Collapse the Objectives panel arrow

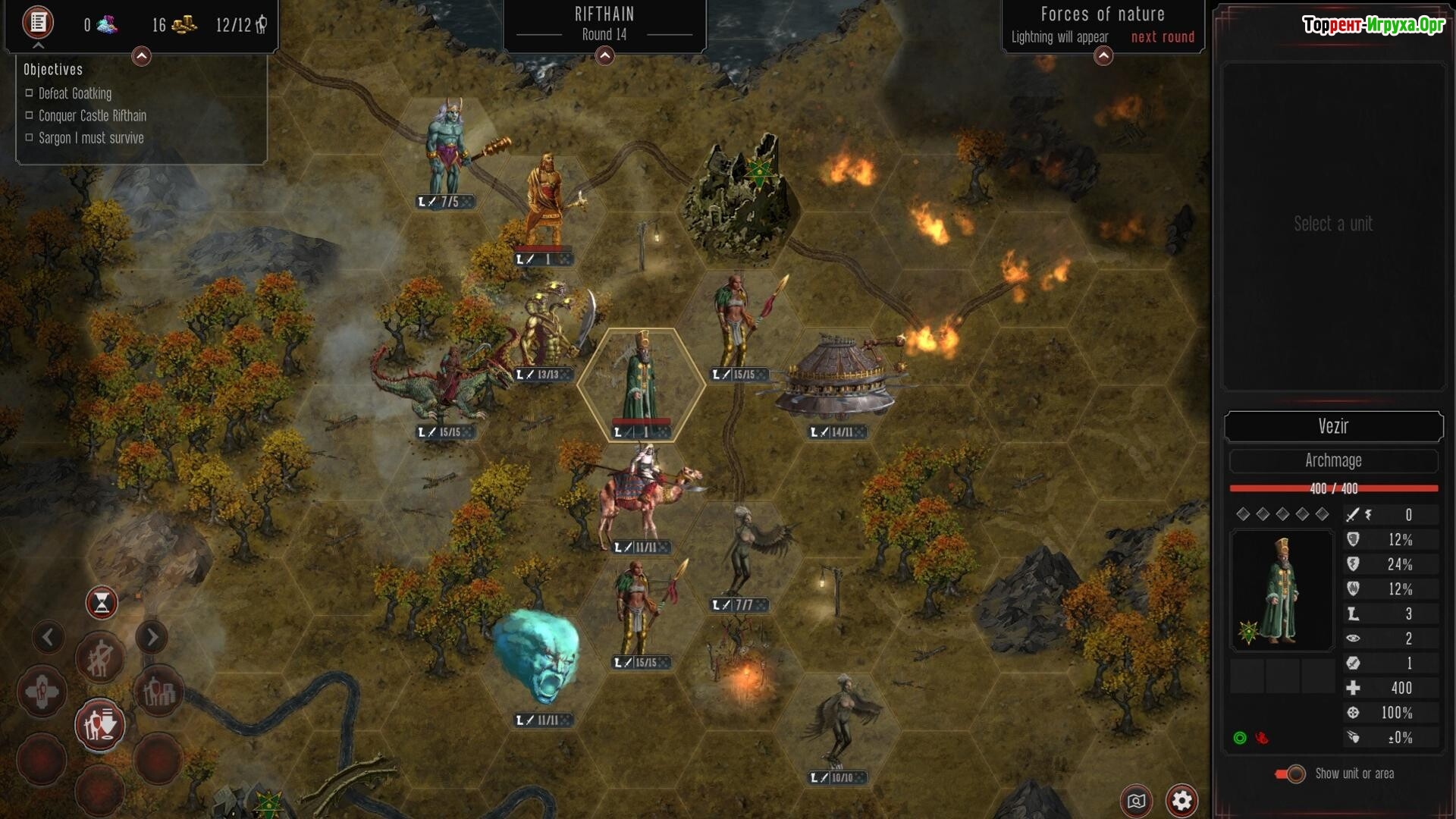click(x=141, y=56)
